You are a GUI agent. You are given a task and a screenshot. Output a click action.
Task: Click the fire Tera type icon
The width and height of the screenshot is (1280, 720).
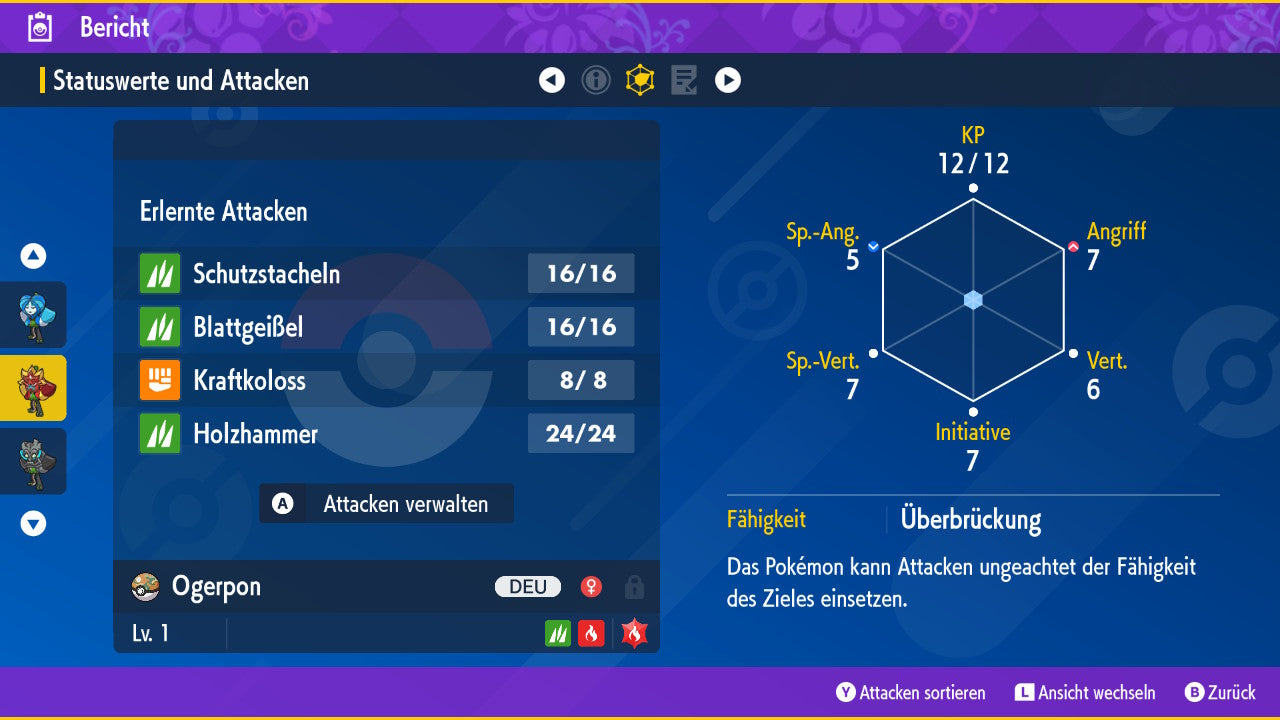(634, 633)
